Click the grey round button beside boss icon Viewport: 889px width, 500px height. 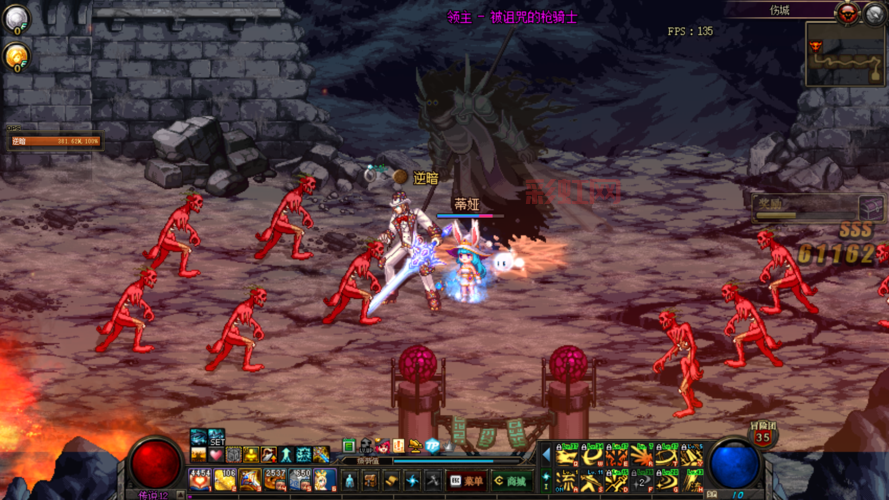pyautogui.click(x=873, y=12)
